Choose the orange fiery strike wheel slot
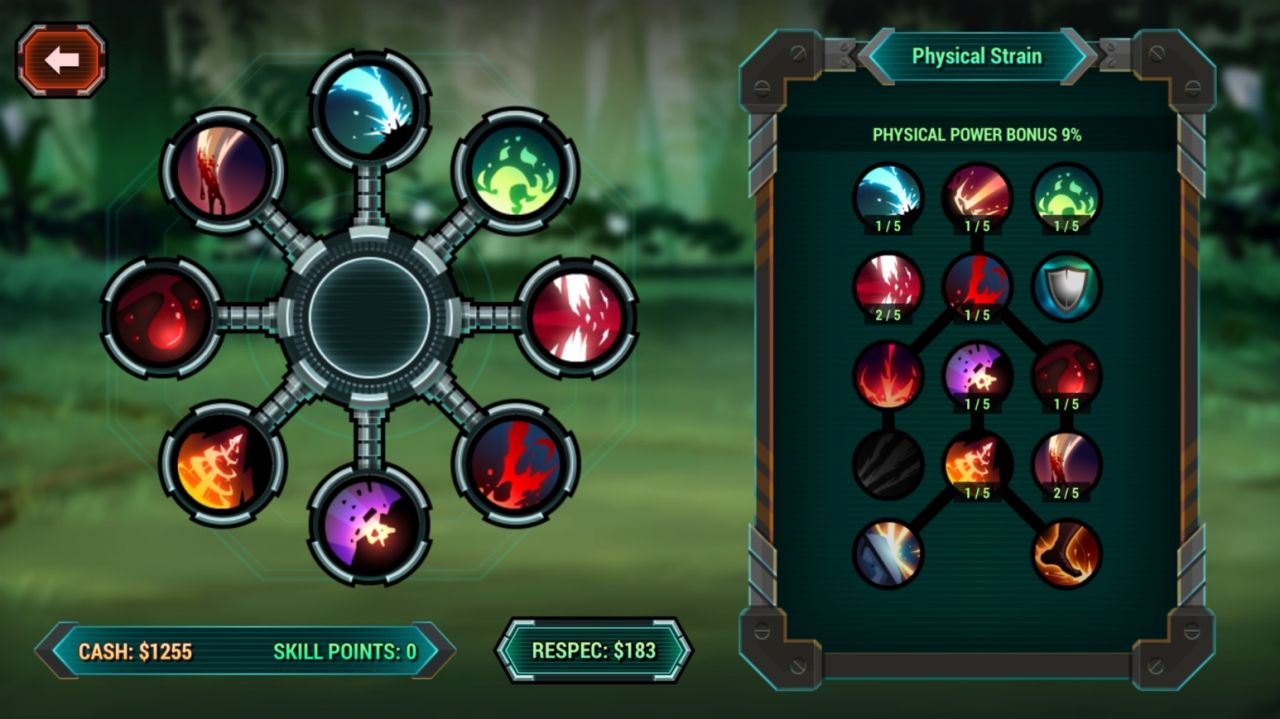Viewport: 1280px width, 719px height. [222, 462]
